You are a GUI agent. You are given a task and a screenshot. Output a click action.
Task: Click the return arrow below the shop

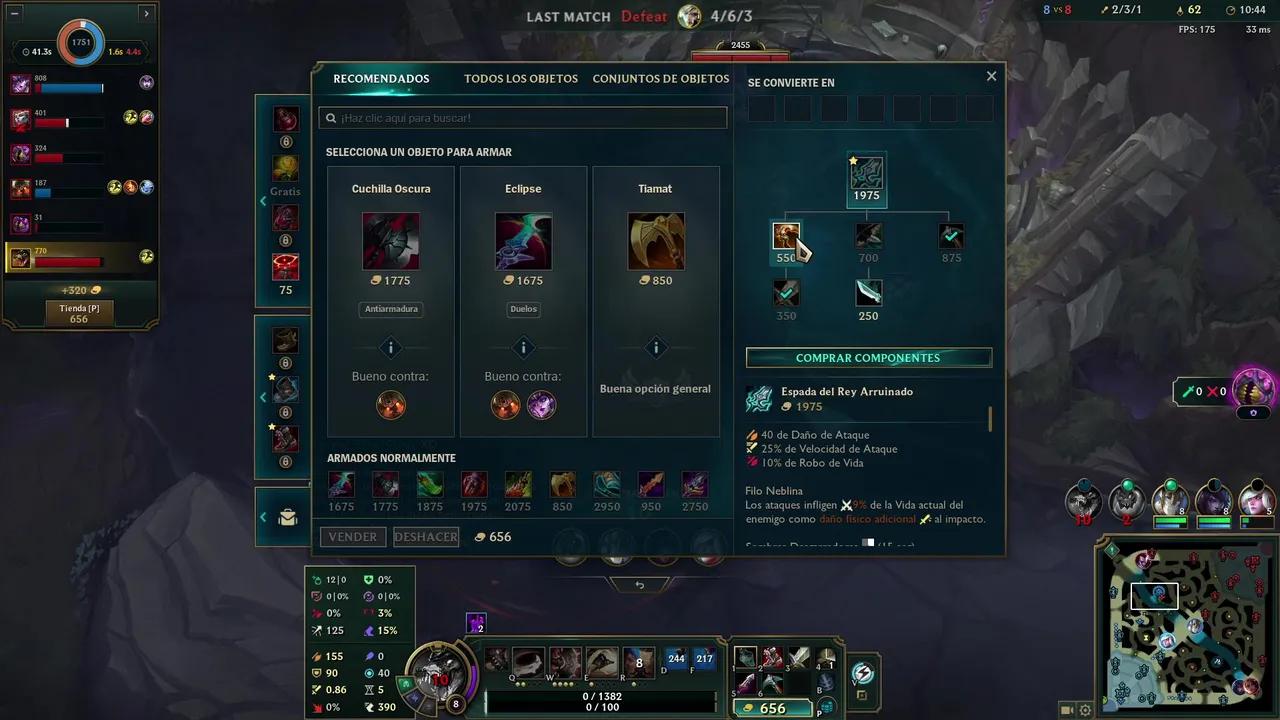pos(640,585)
